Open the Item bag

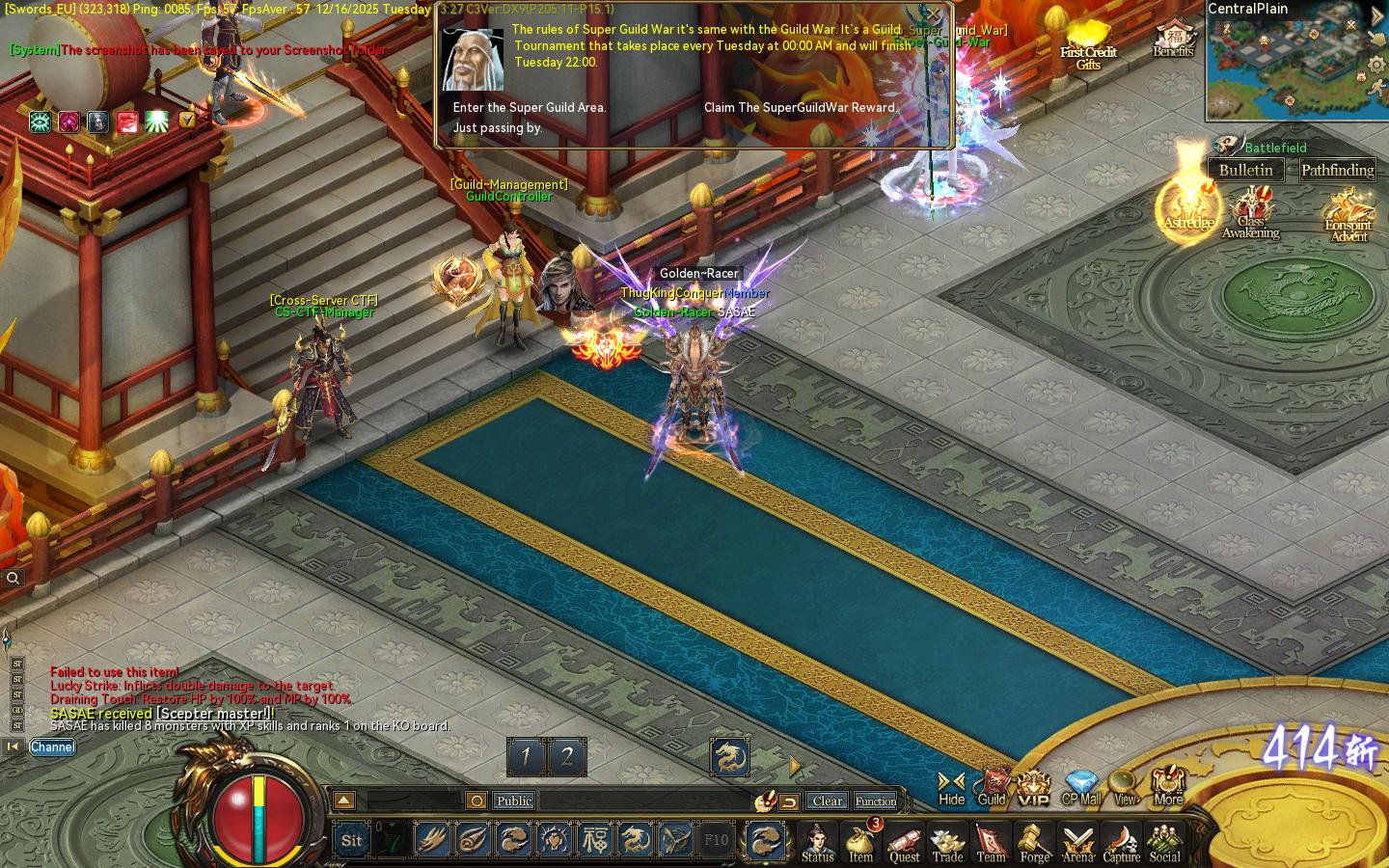(860, 842)
